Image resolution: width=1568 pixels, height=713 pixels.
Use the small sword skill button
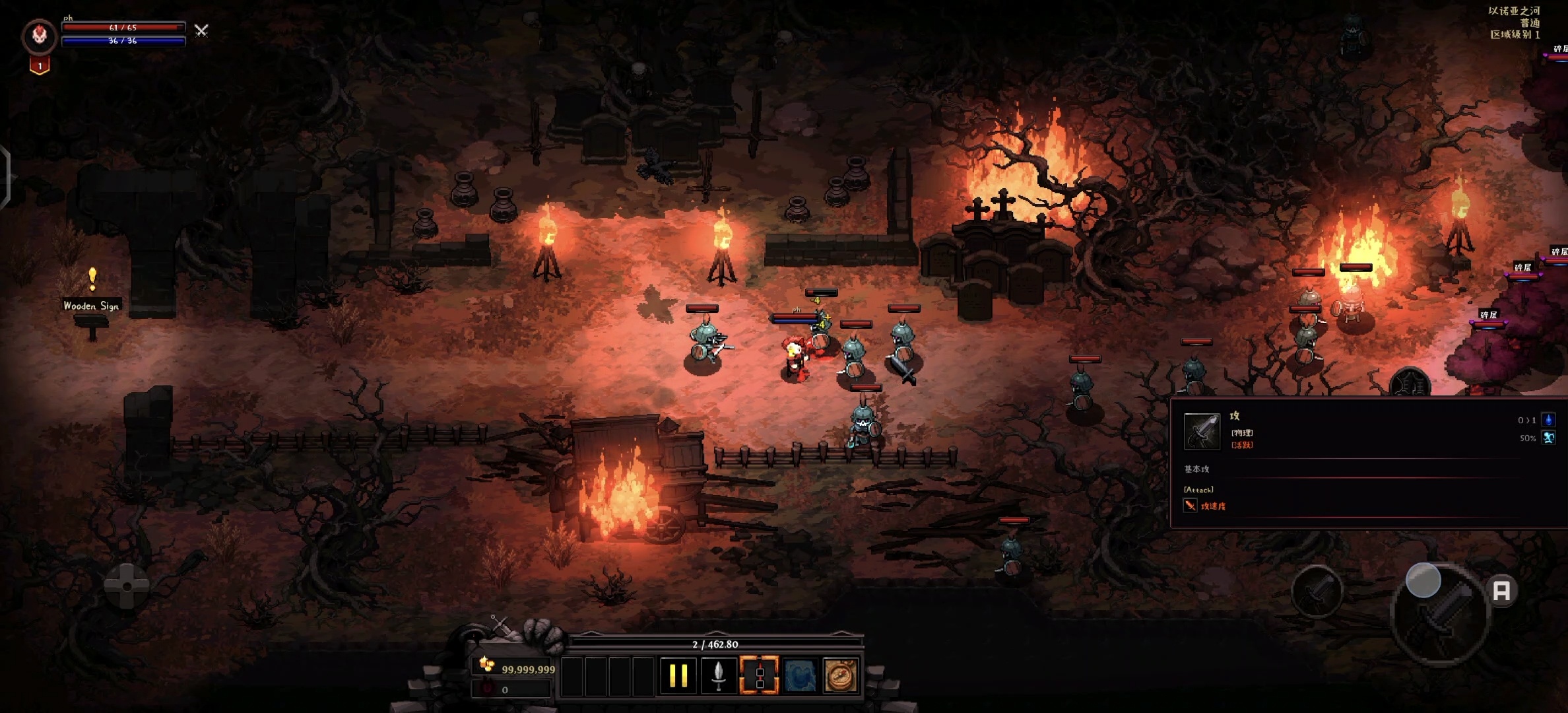point(1317,590)
